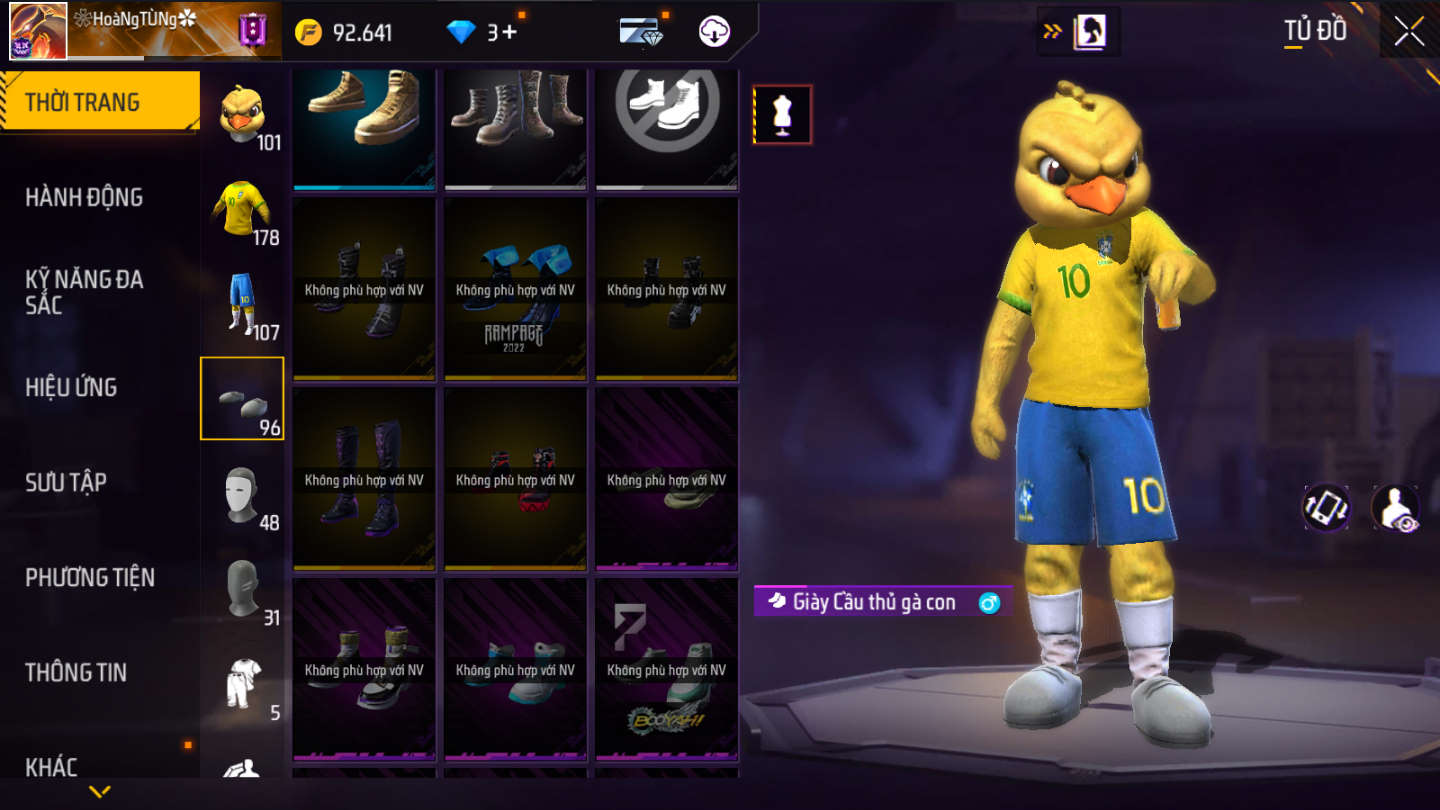Open the THÔNG TIN menu entry

[76, 672]
